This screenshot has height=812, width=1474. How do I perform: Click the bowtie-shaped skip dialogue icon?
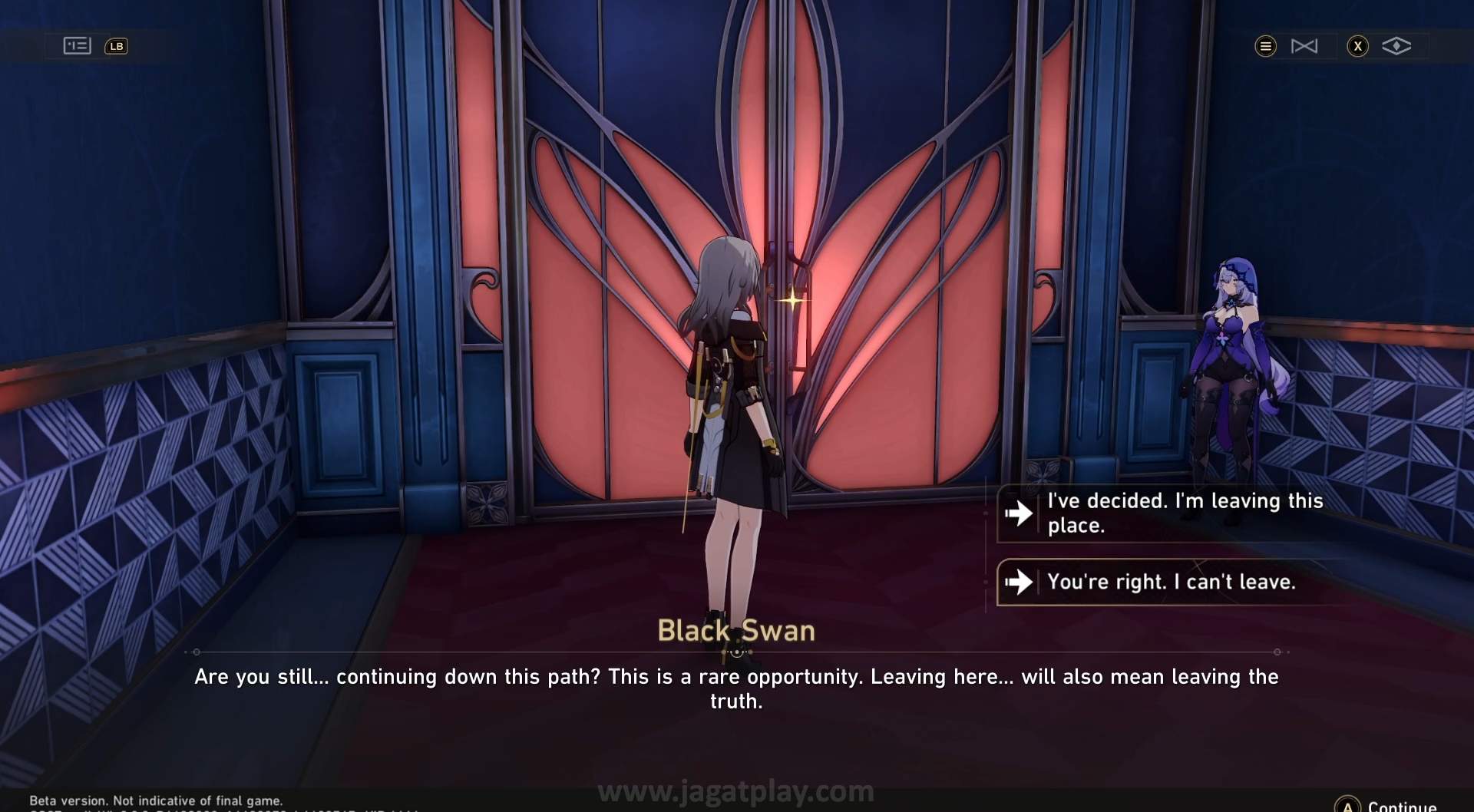pos(1304,47)
